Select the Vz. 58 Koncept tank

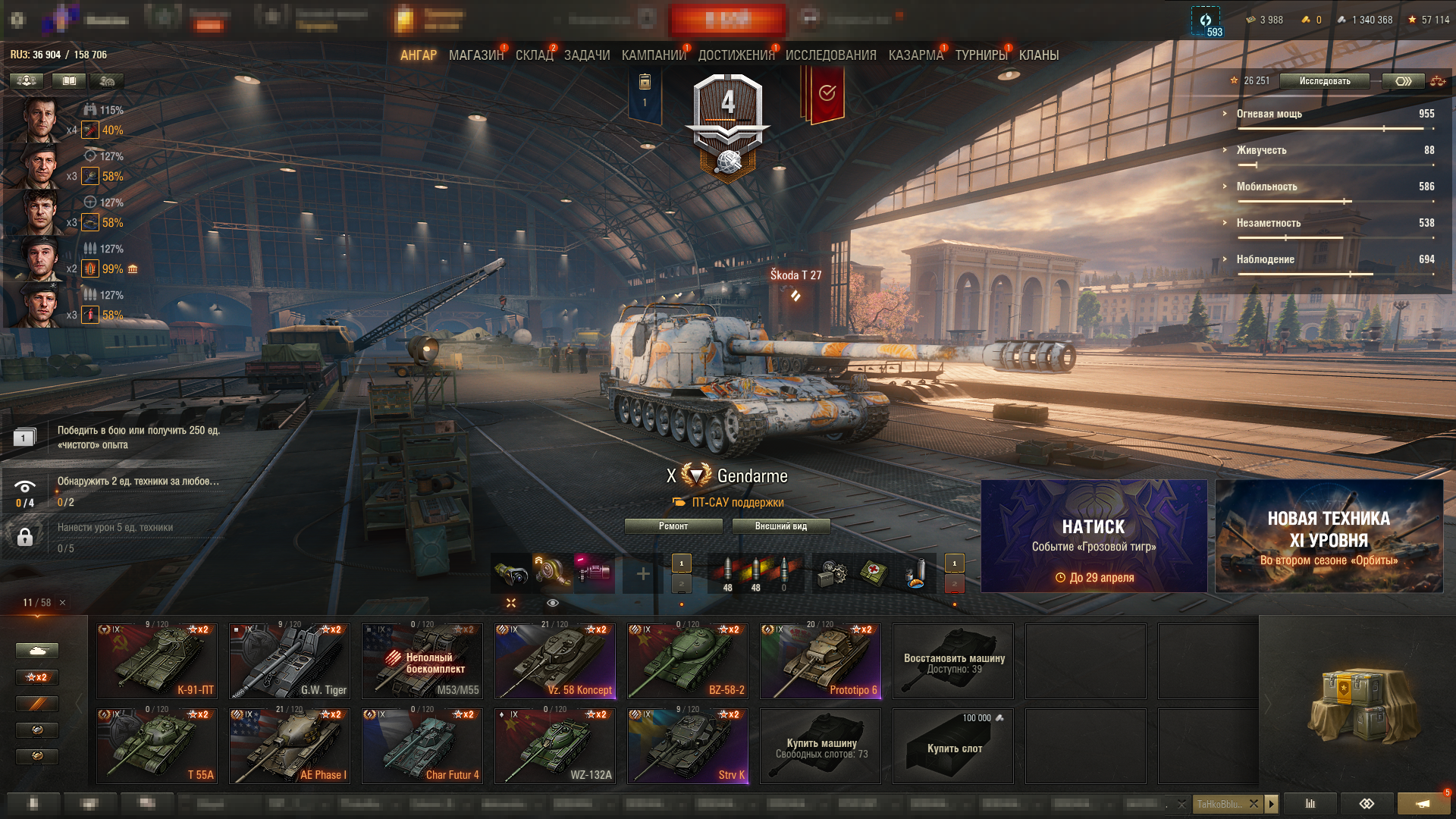555,661
